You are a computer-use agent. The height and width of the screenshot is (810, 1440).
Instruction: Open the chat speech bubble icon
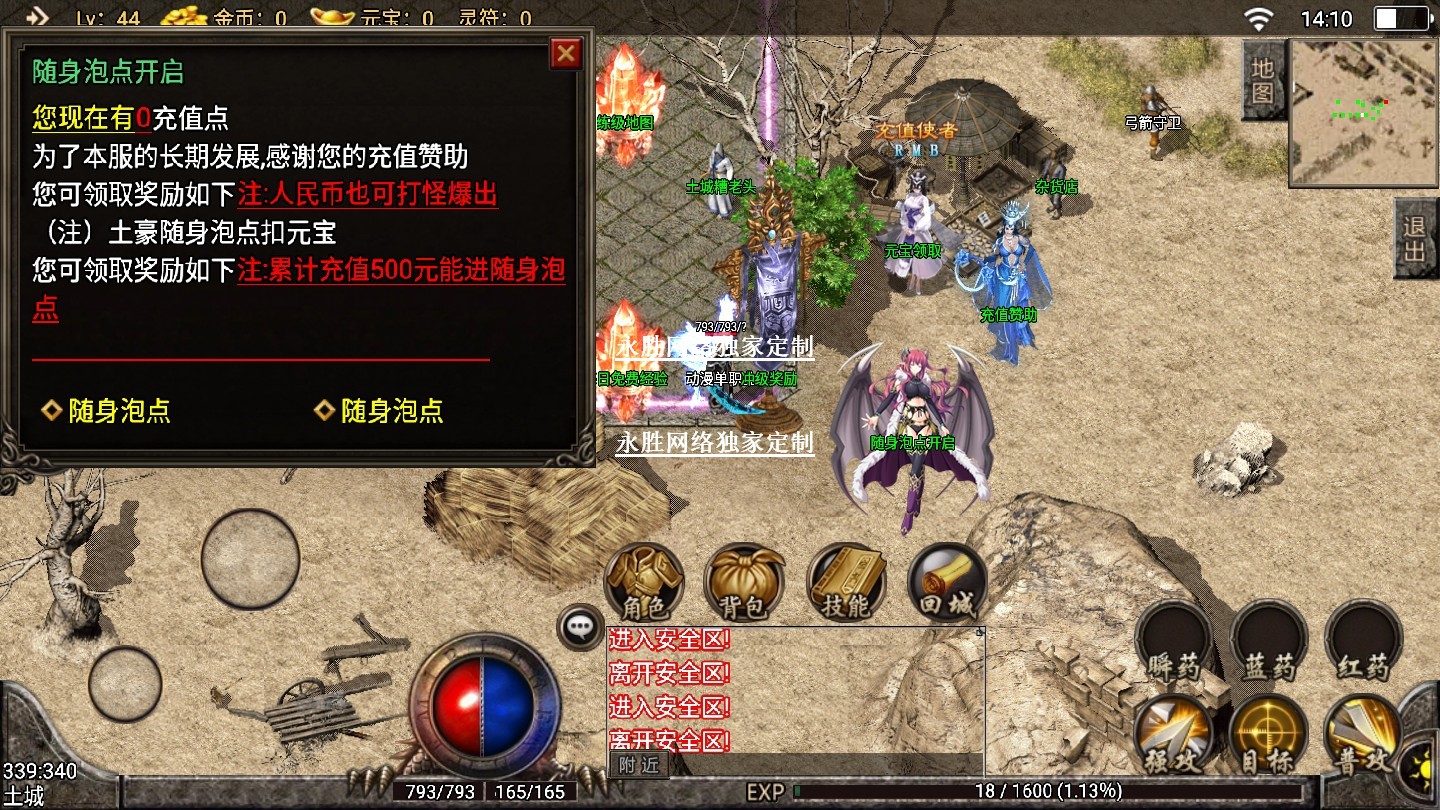click(580, 627)
